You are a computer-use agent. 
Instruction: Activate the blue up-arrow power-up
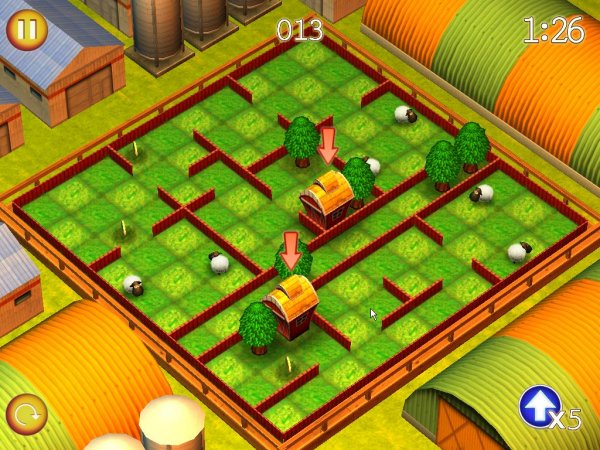(x=540, y=407)
